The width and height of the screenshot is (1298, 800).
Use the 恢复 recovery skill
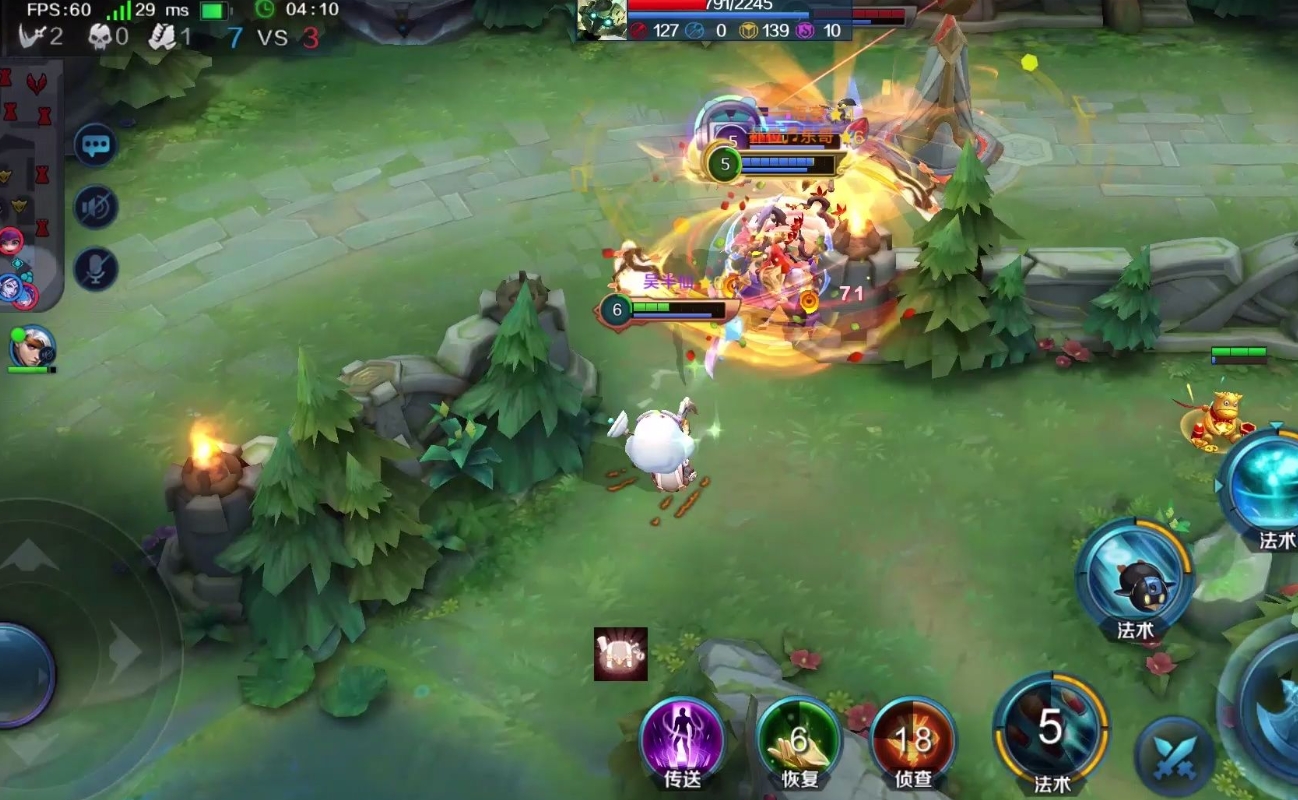coord(799,741)
